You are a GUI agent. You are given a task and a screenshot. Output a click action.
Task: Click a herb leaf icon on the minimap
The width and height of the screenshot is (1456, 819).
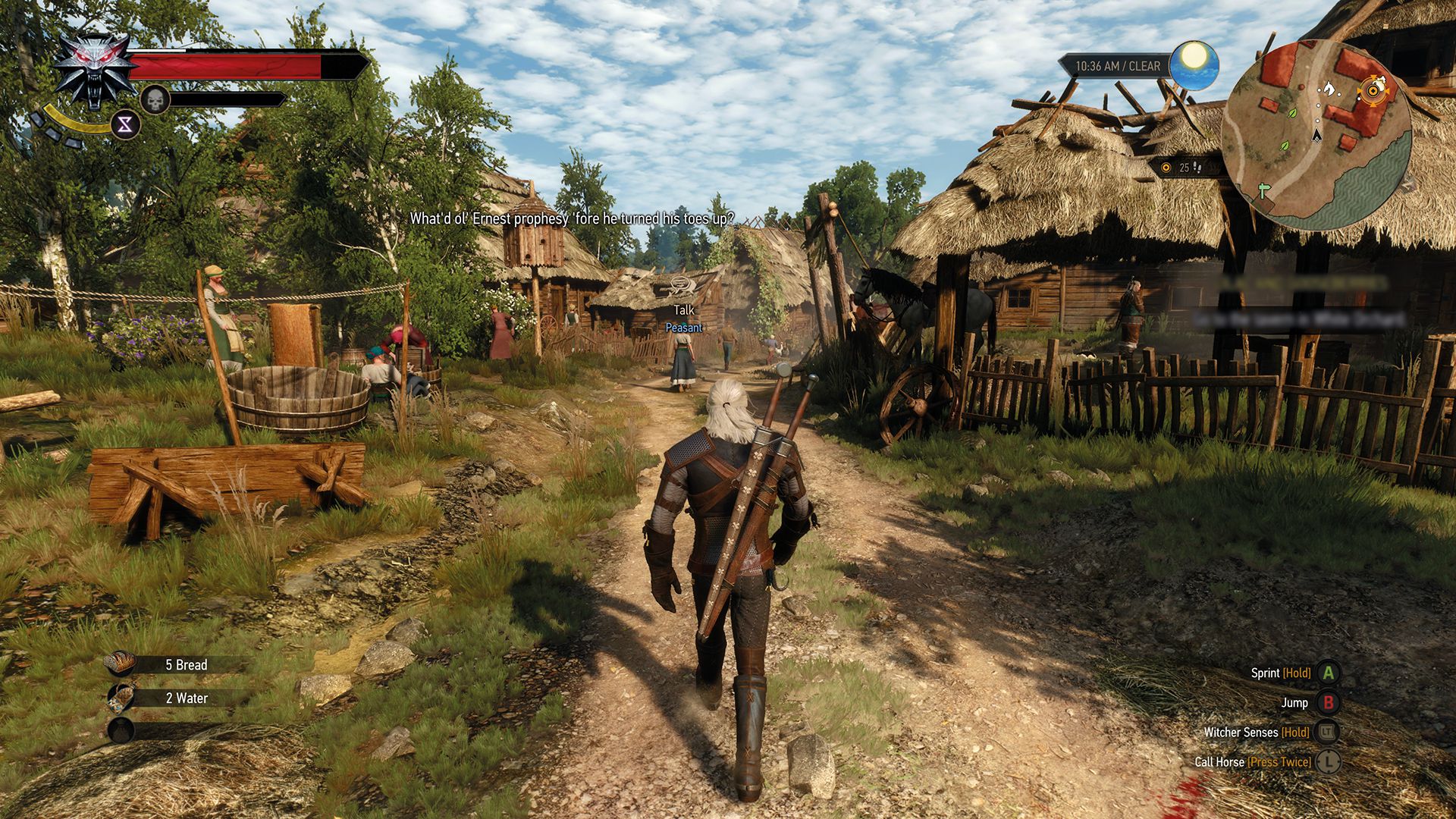(1293, 113)
